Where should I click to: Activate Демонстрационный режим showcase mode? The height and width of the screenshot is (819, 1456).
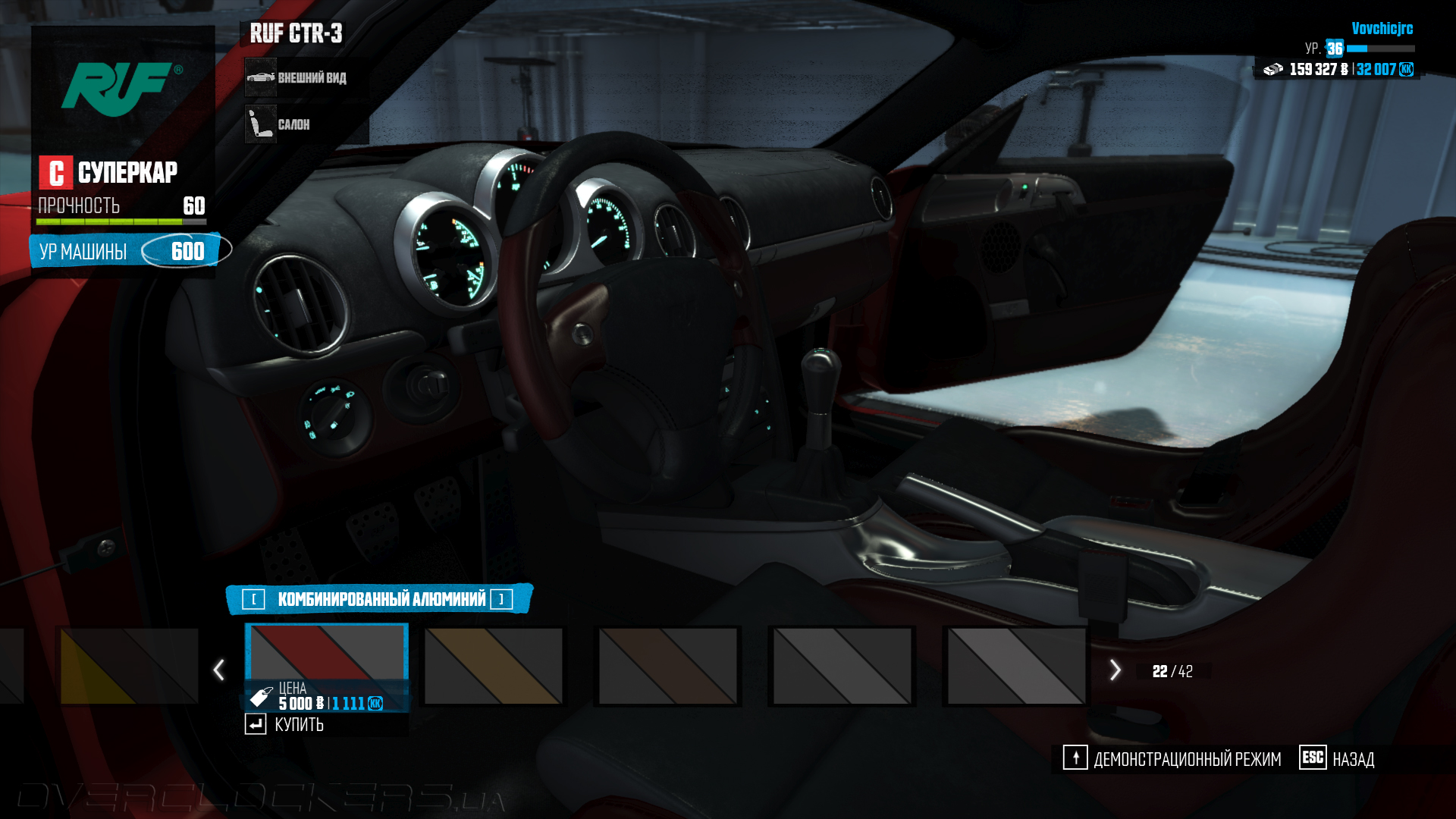pyautogui.click(x=1172, y=758)
